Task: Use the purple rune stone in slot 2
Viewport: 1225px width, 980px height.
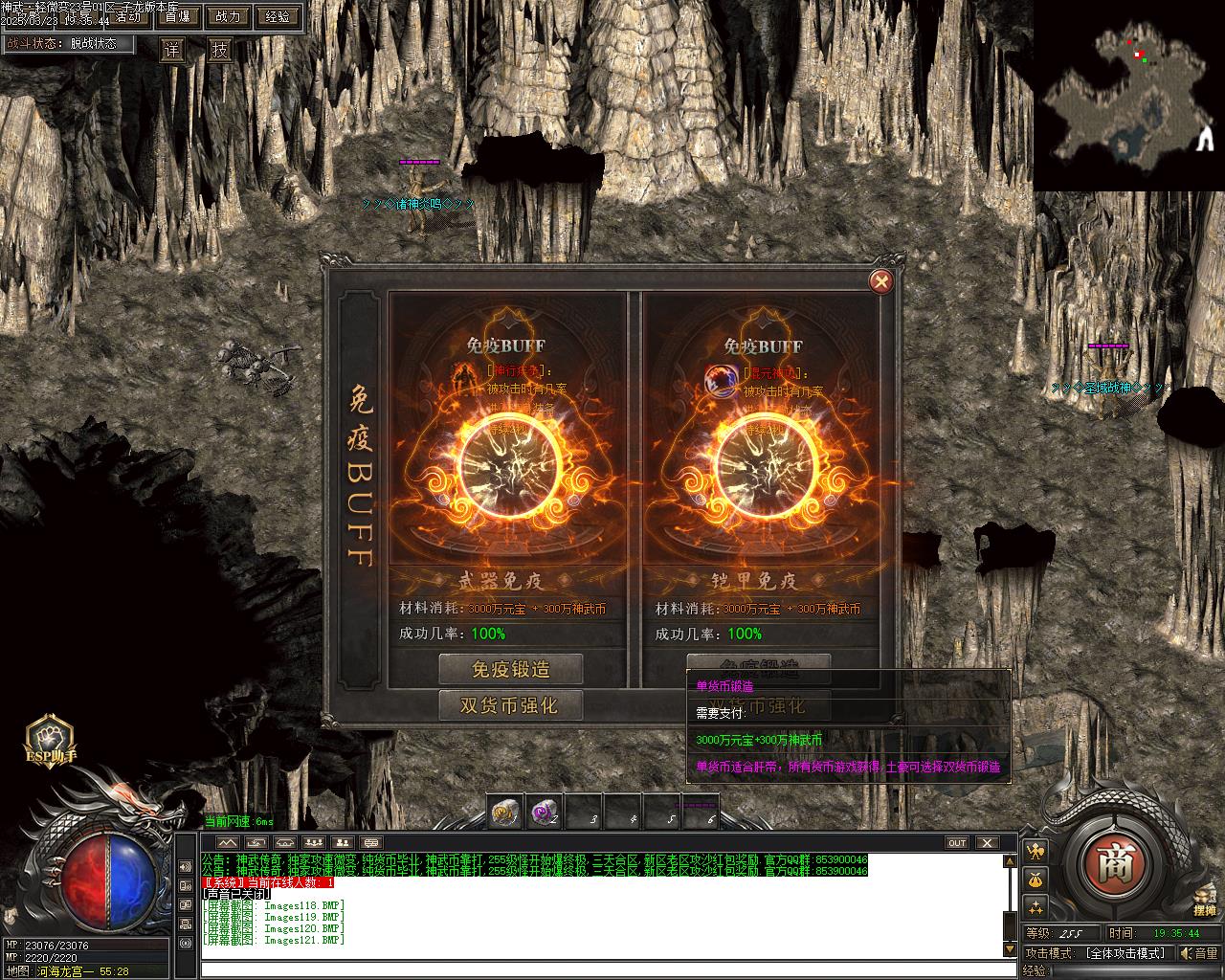Action: (x=544, y=813)
